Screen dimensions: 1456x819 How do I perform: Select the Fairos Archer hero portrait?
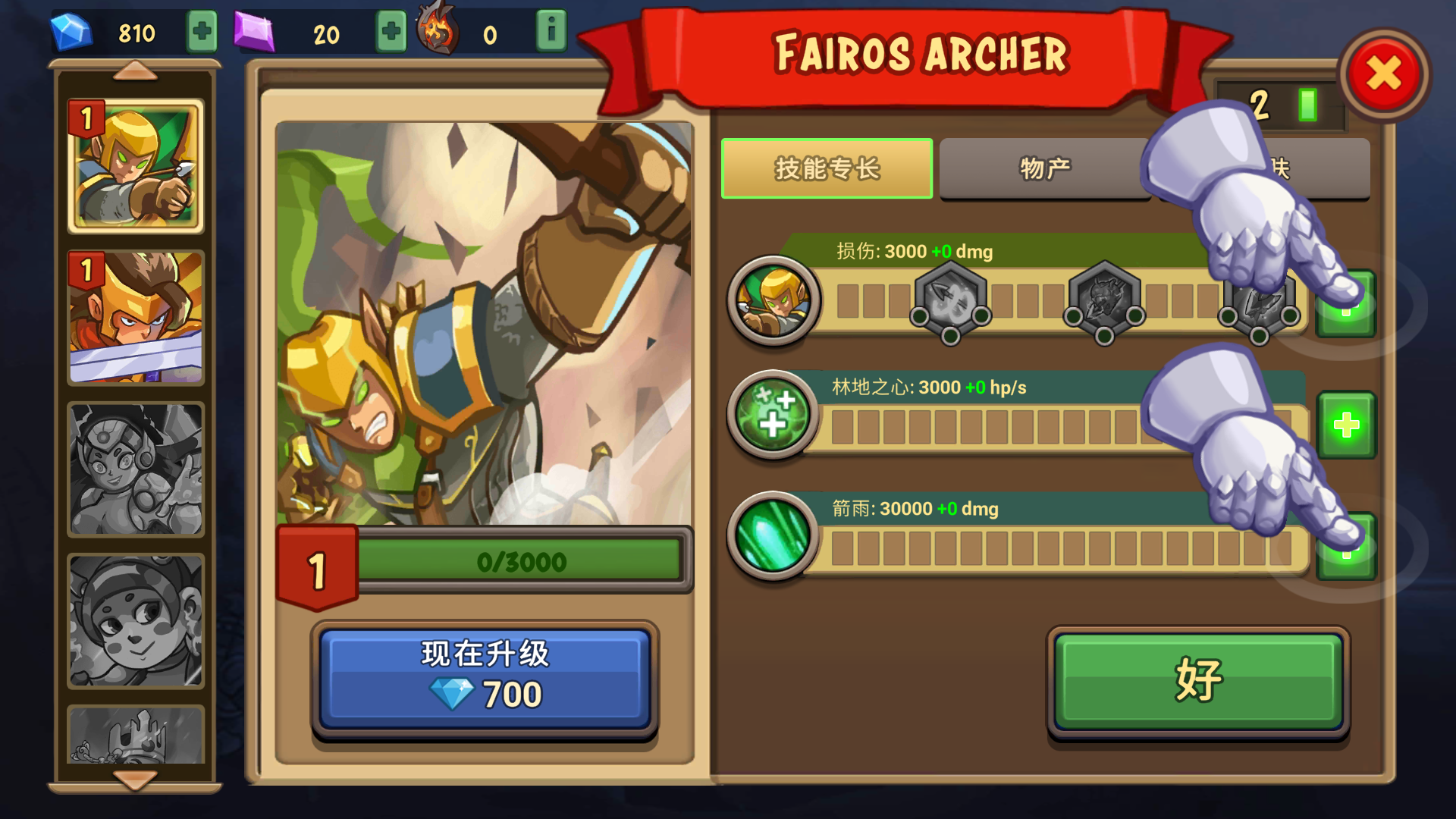point(136,165)
